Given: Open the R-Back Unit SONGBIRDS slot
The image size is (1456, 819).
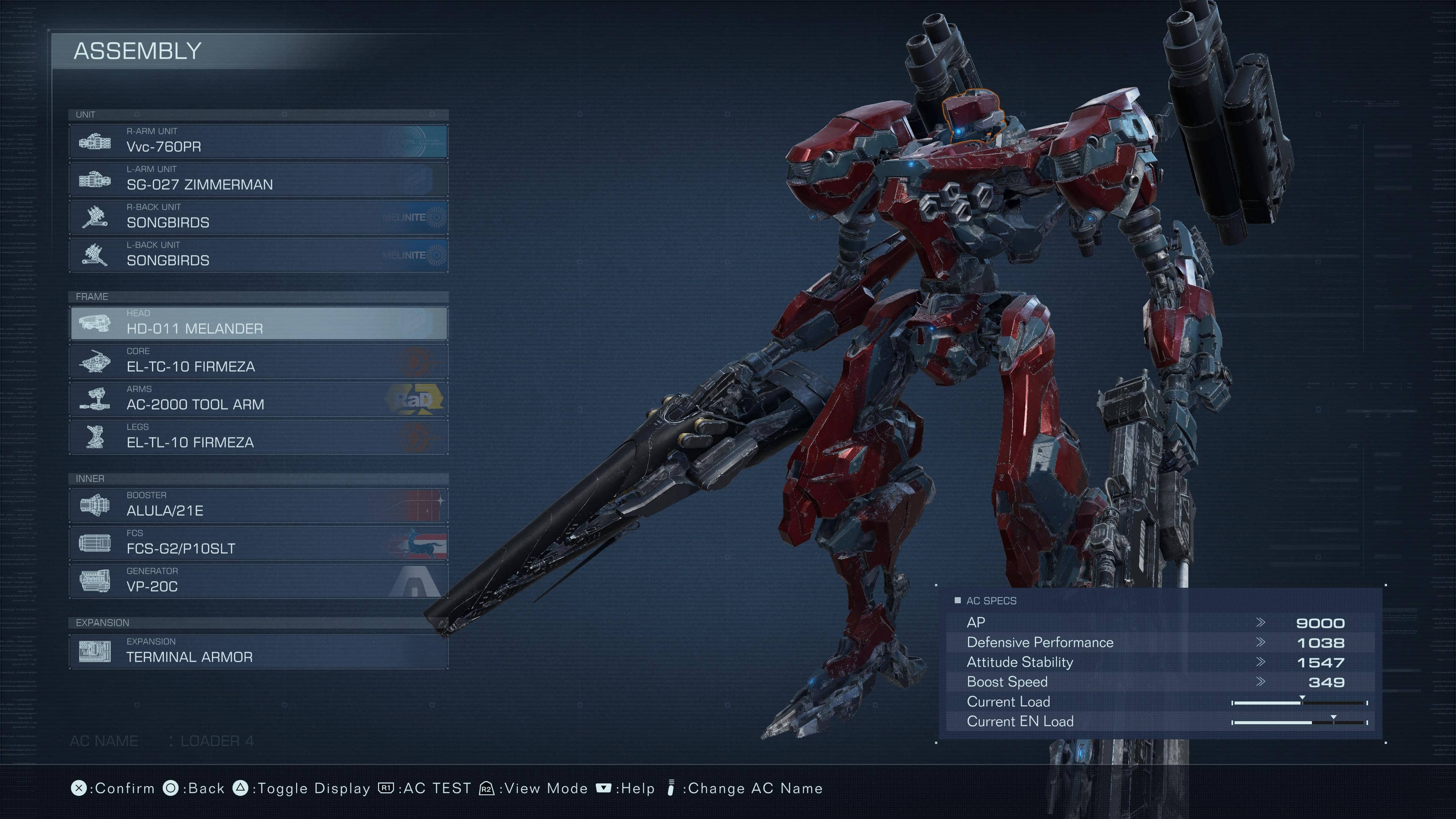Looking at the screenshot, I should [x=258, y=217].
